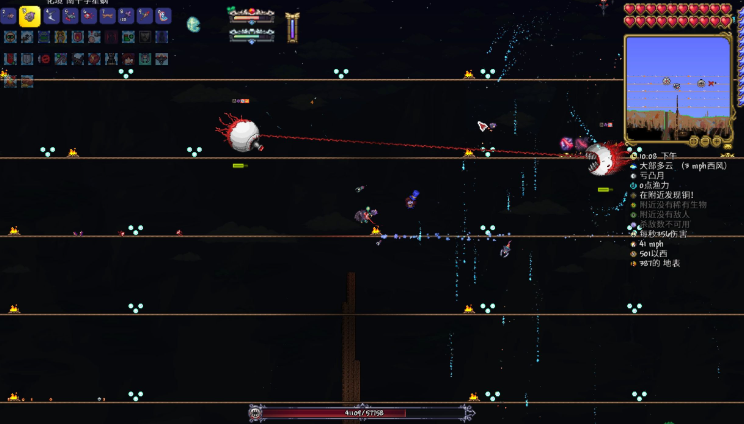Choose the red eye item hotbar slot
Viewport: 744px width, 424px height.
click(x=89, y=16)
